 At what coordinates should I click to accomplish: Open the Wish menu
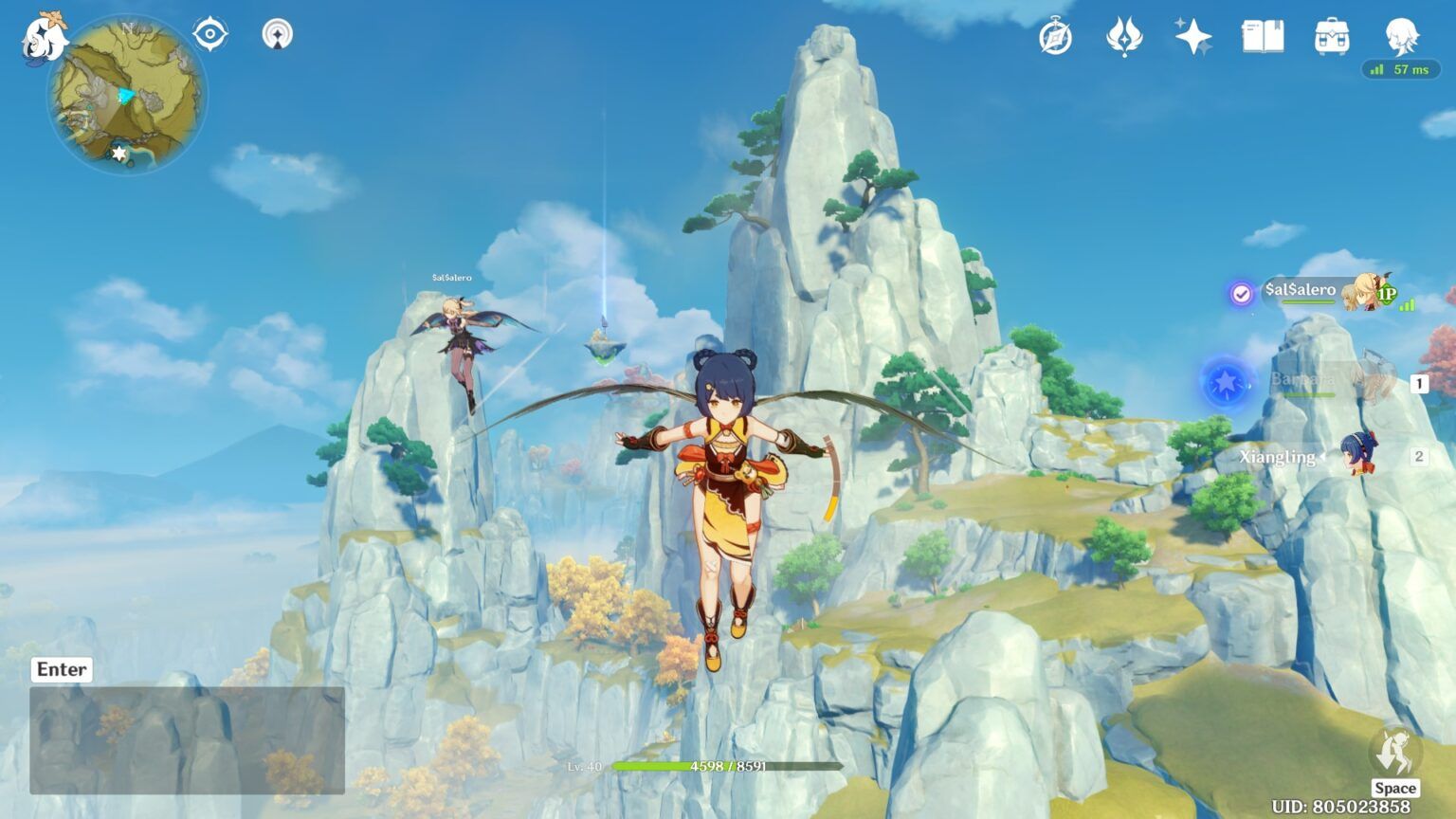pyautogui.click(x=1192, y=36)
